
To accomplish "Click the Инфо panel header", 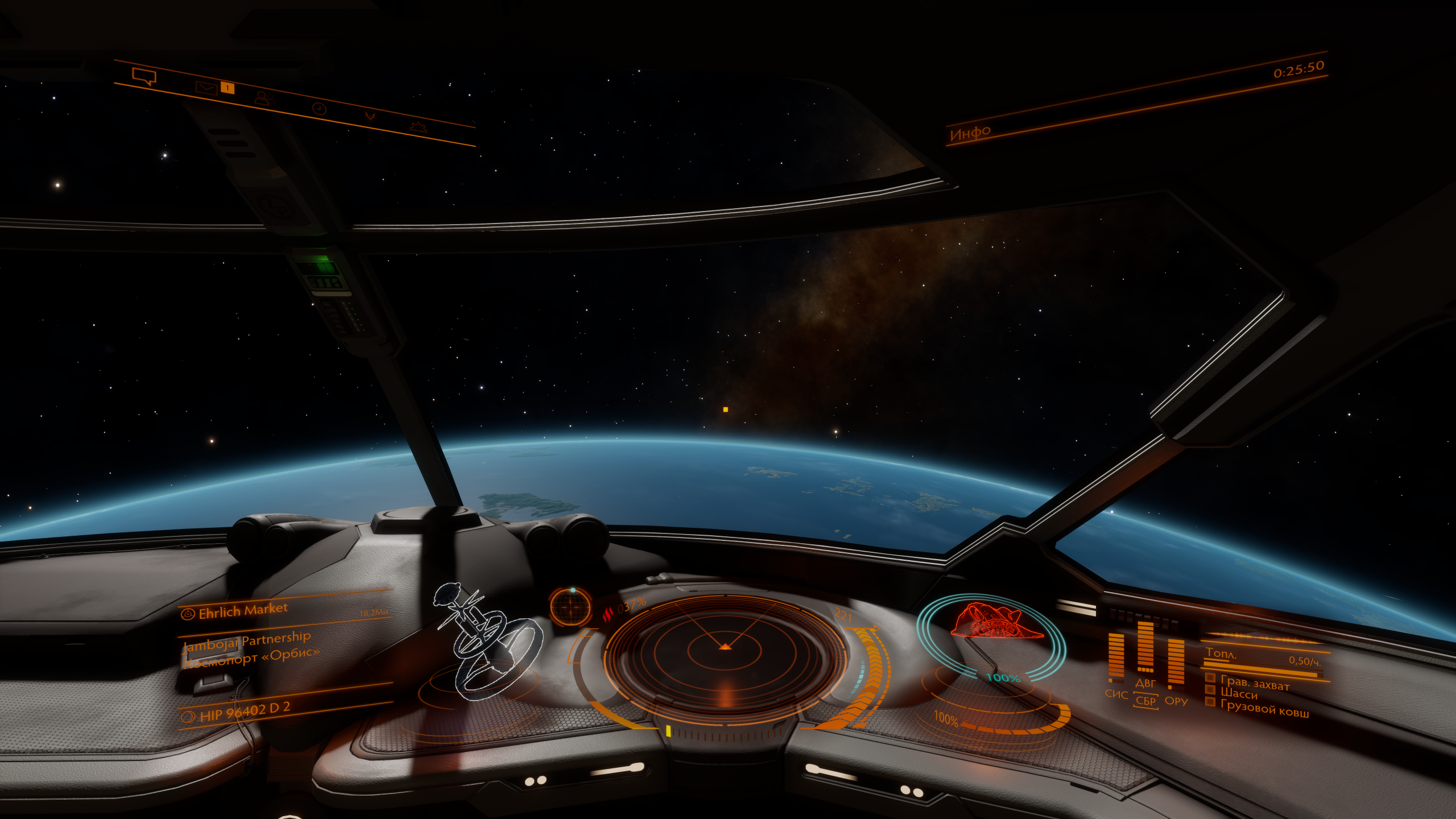I will pyautogui.click(x=970, y=133).
